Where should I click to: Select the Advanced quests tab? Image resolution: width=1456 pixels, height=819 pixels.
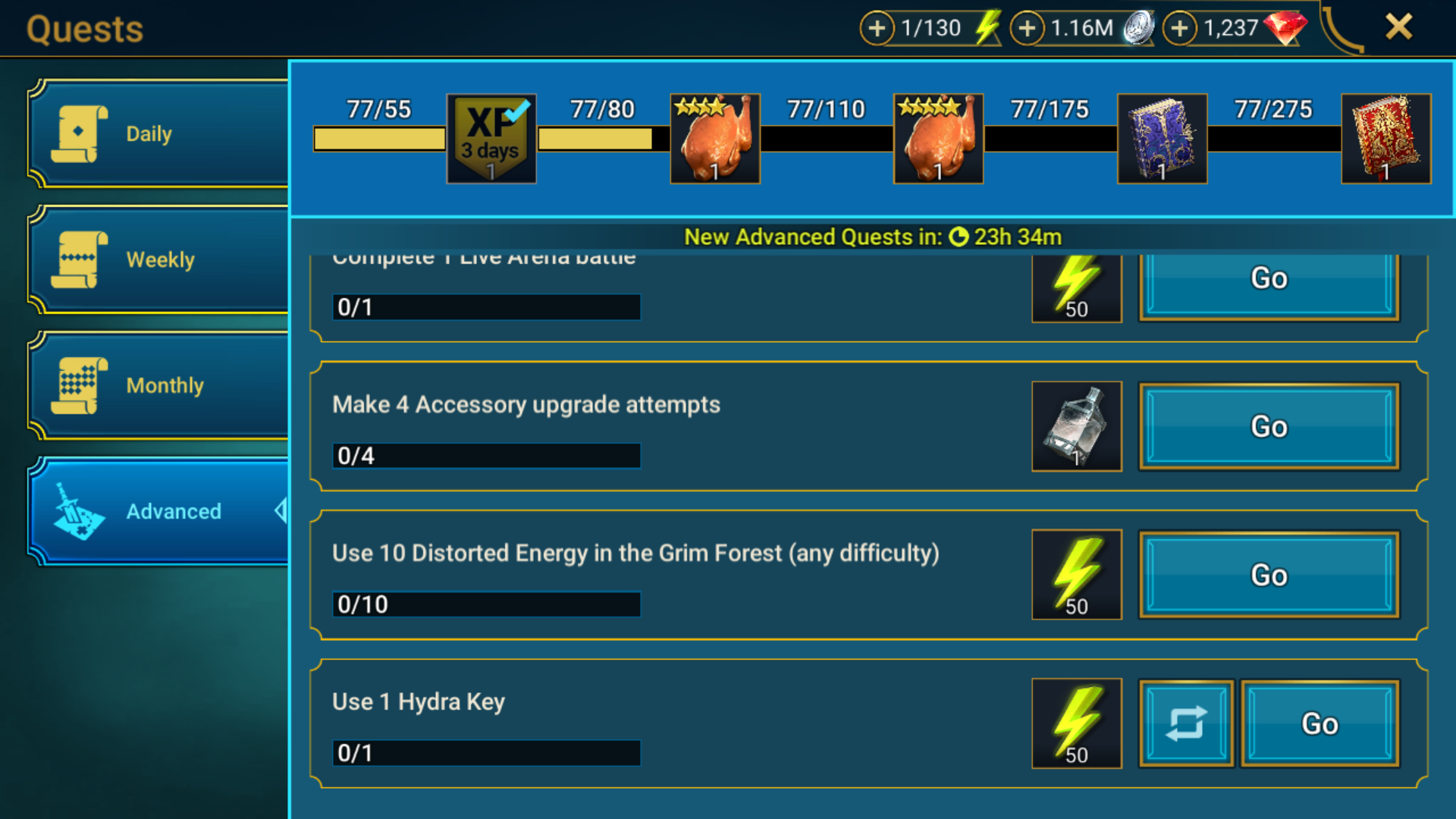point(159,512)
